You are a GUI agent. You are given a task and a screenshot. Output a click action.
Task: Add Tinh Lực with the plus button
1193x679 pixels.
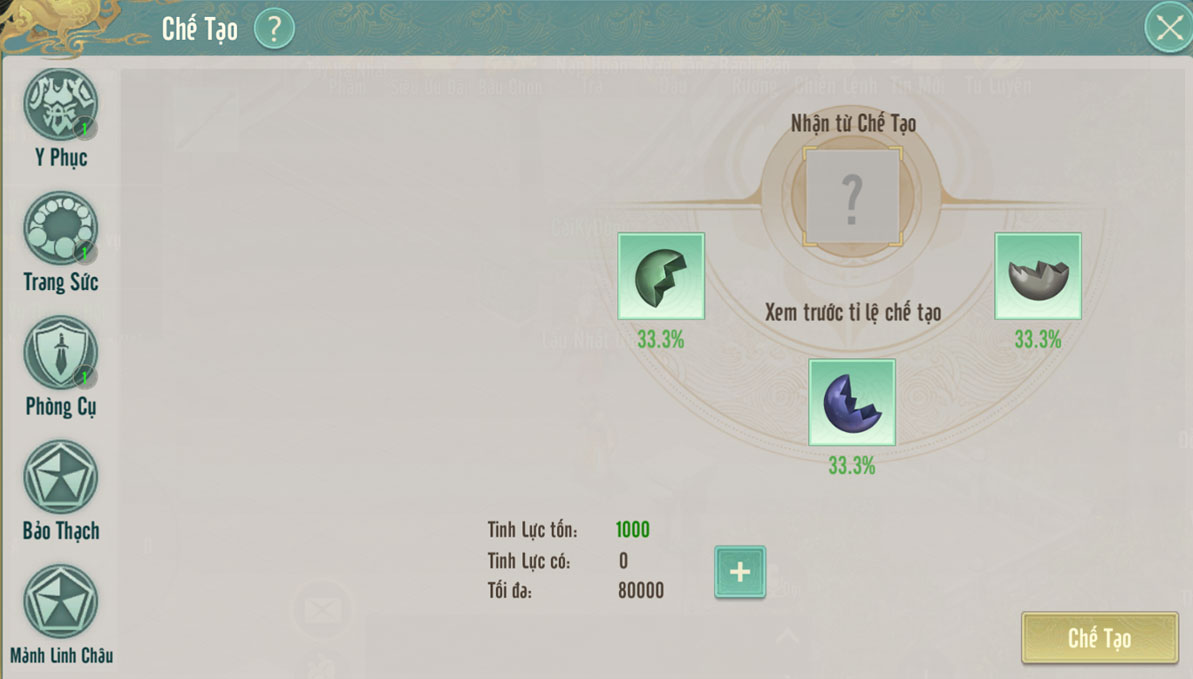[740, 572]
